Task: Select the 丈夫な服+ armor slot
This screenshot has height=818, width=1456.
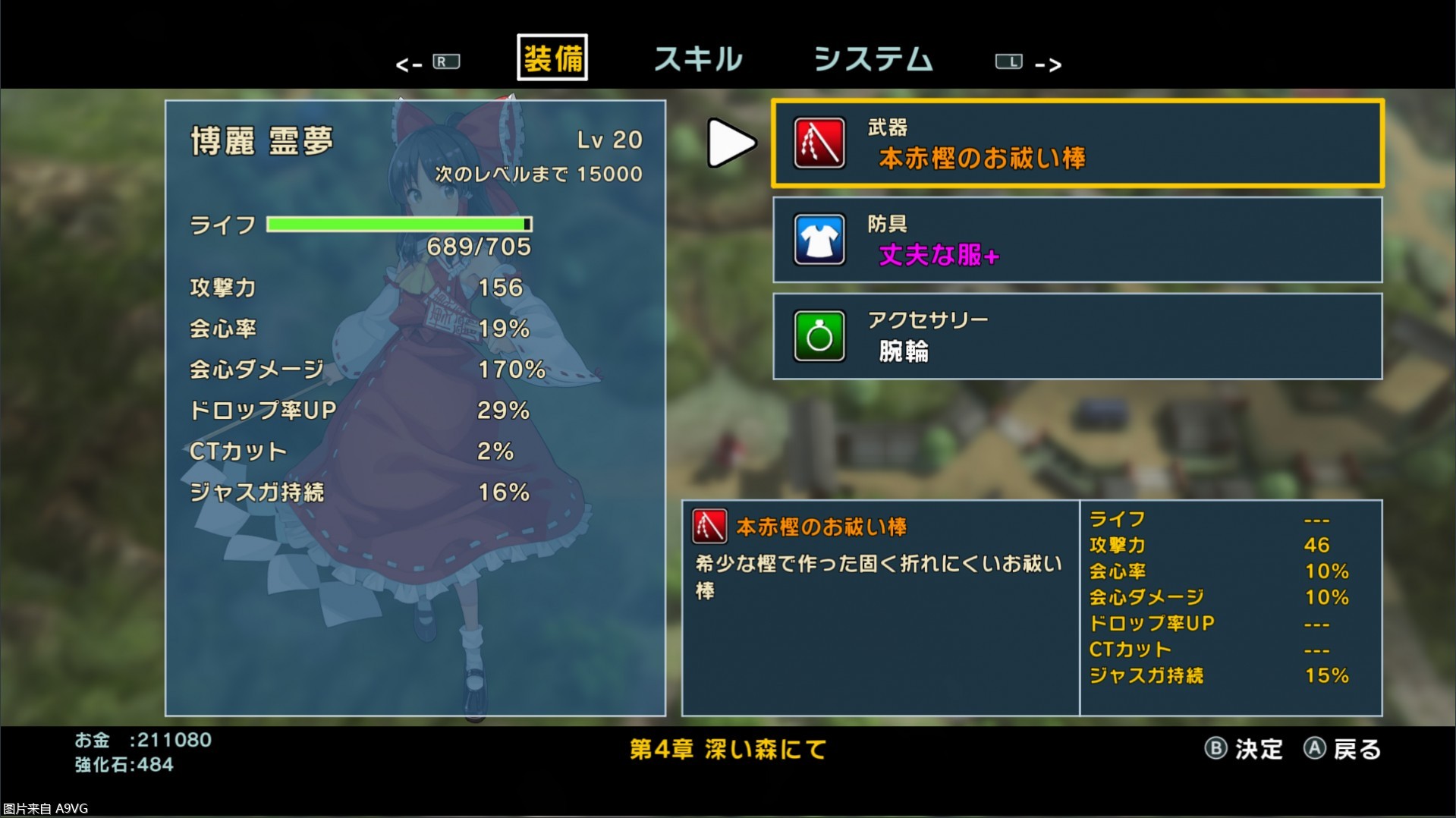Action: coord(1077,240)
